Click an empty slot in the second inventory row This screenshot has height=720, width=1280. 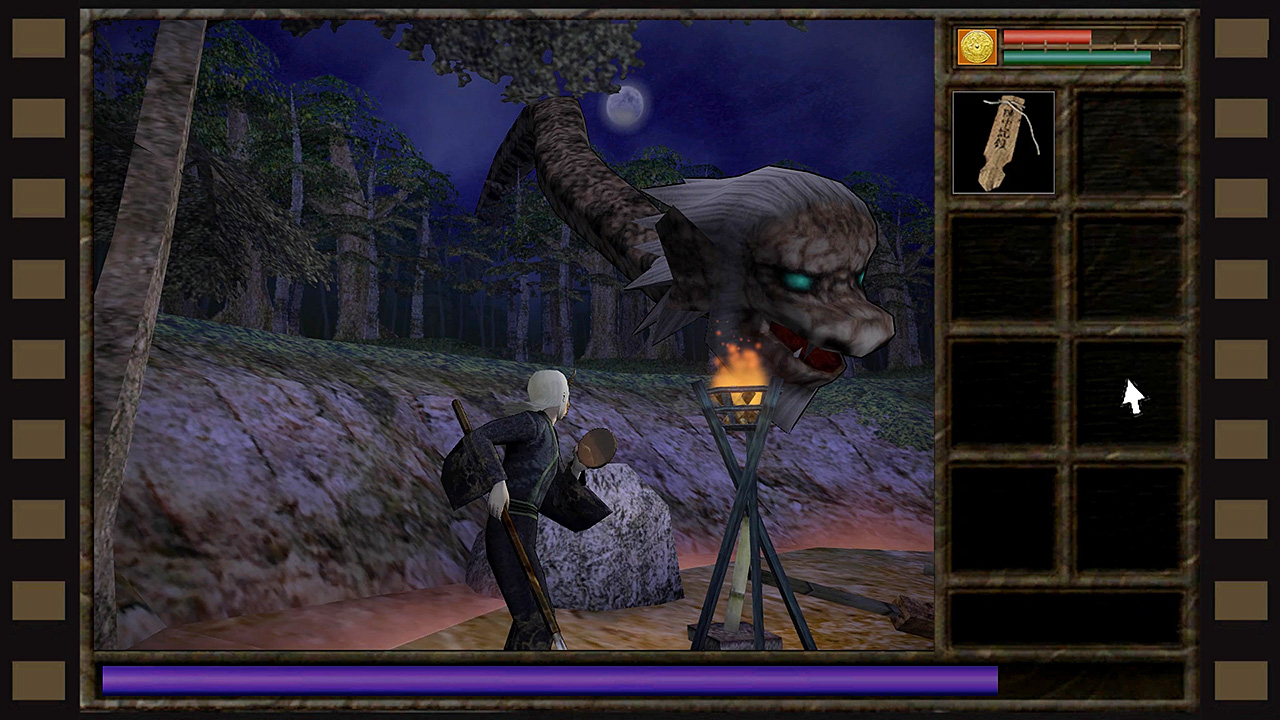[x=1003, y=267]
